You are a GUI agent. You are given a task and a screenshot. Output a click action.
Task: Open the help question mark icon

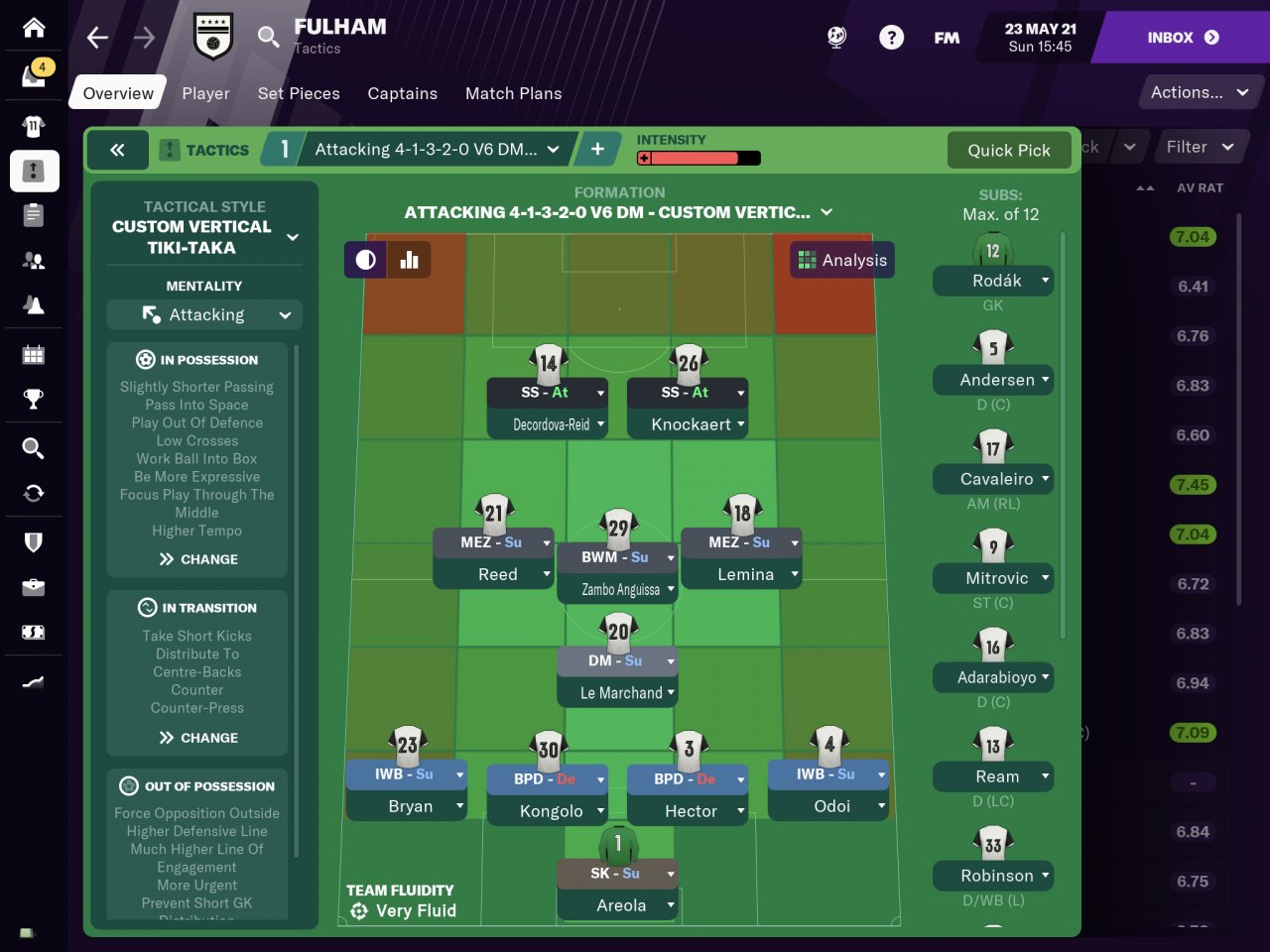point(891,38)
